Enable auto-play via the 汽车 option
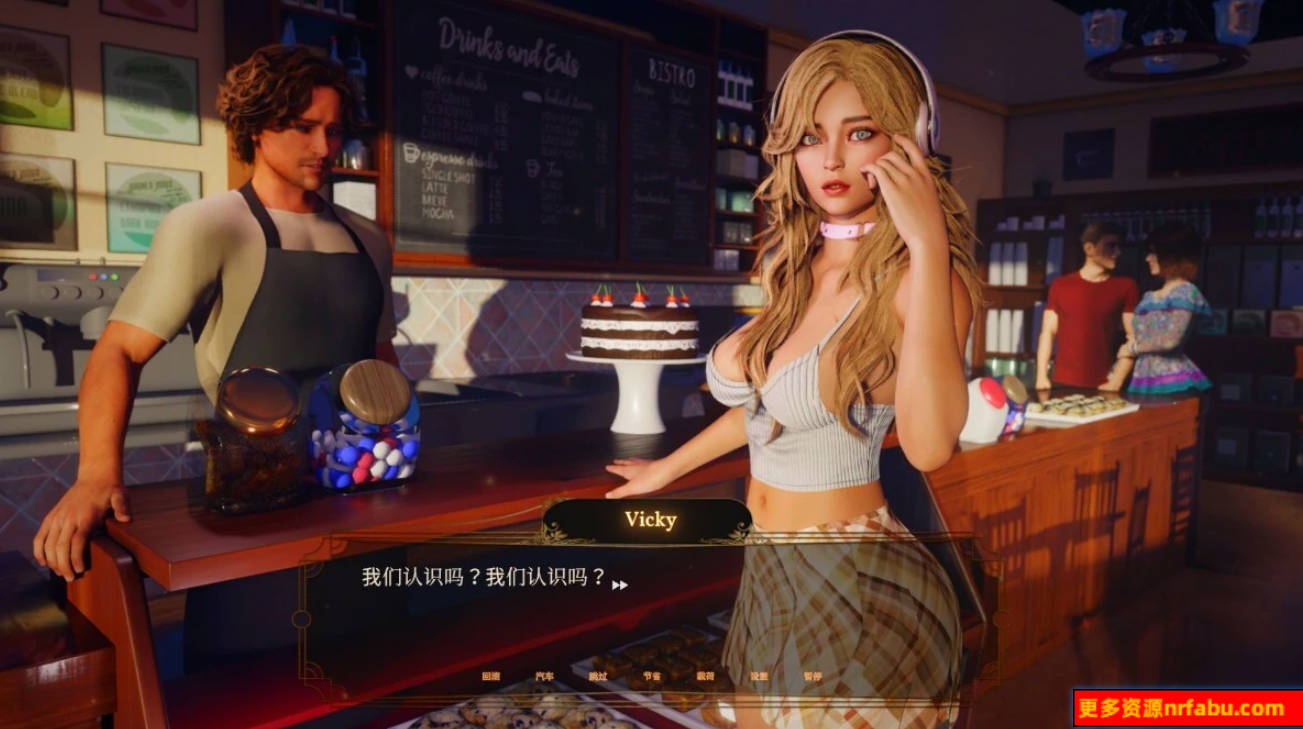 click(x=546, y=675)
